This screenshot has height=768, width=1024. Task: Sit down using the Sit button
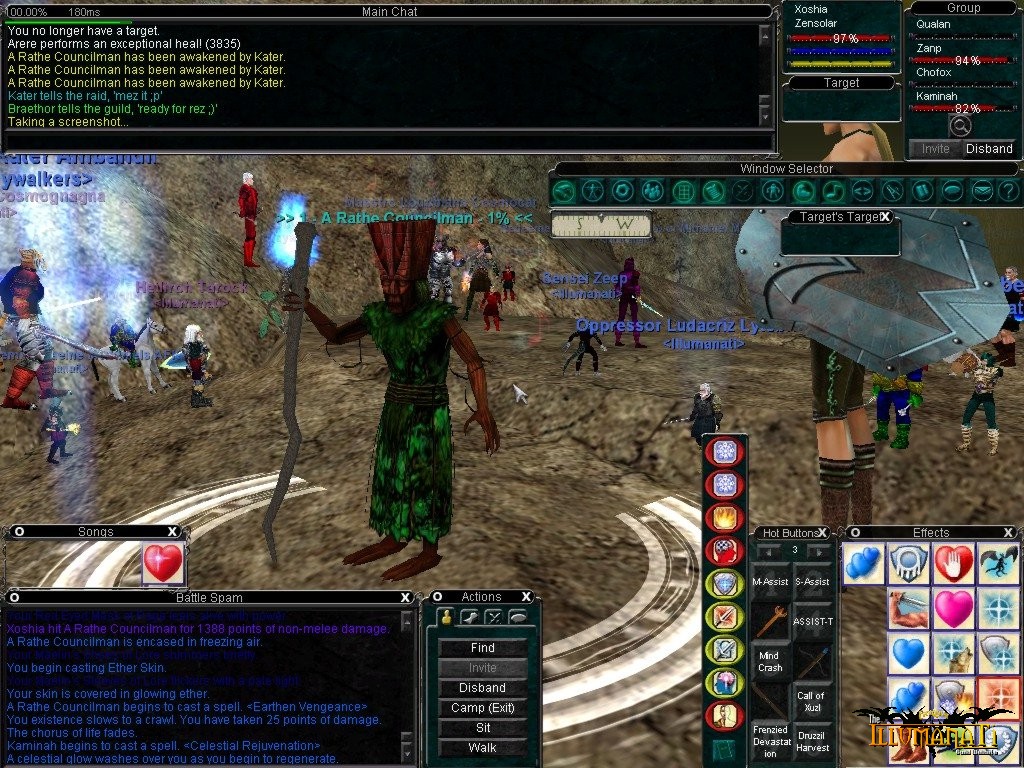pyautogui.click(x=482, y=728)
